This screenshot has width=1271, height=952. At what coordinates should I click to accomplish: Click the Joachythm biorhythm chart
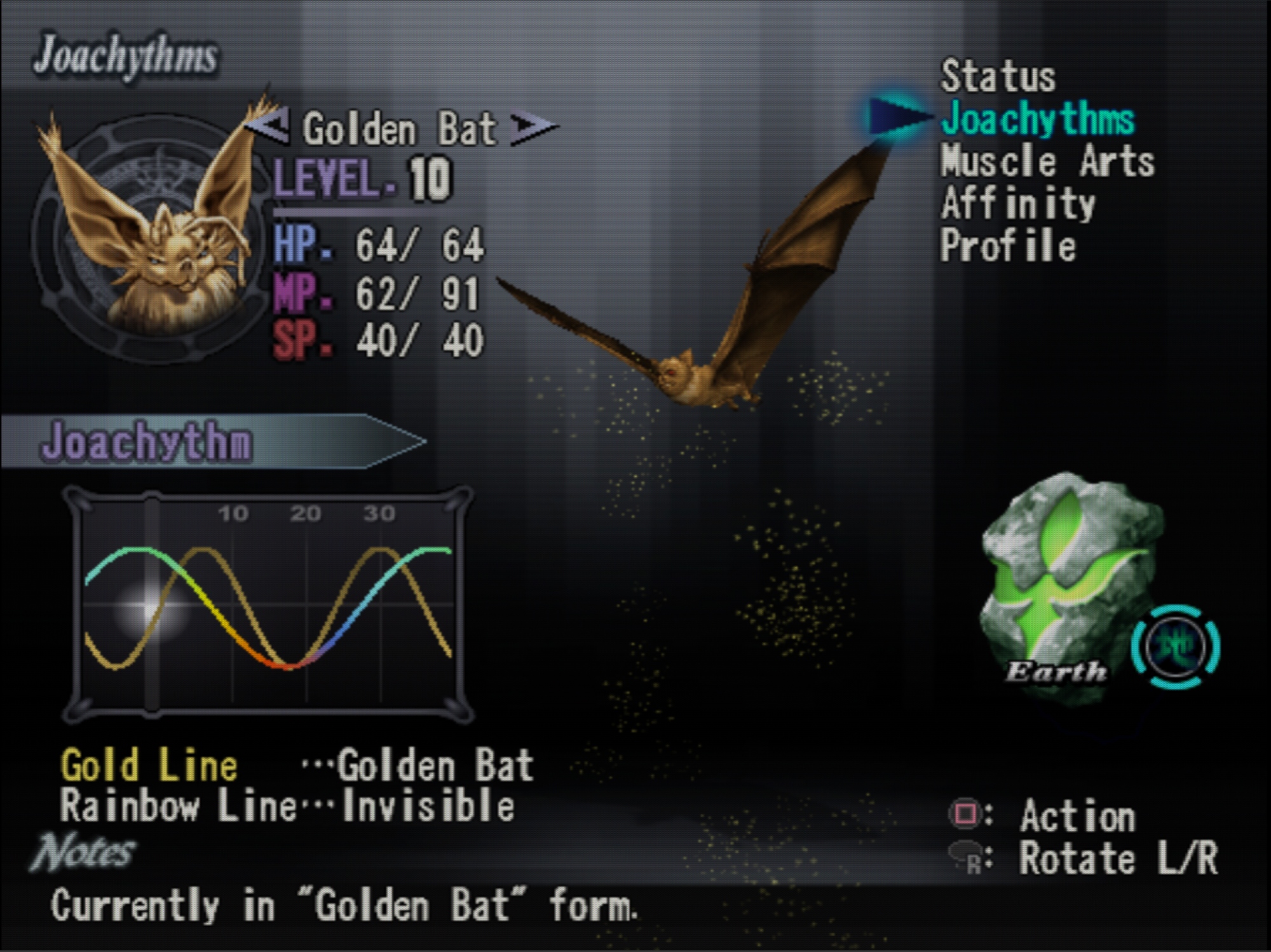point(268,605)
